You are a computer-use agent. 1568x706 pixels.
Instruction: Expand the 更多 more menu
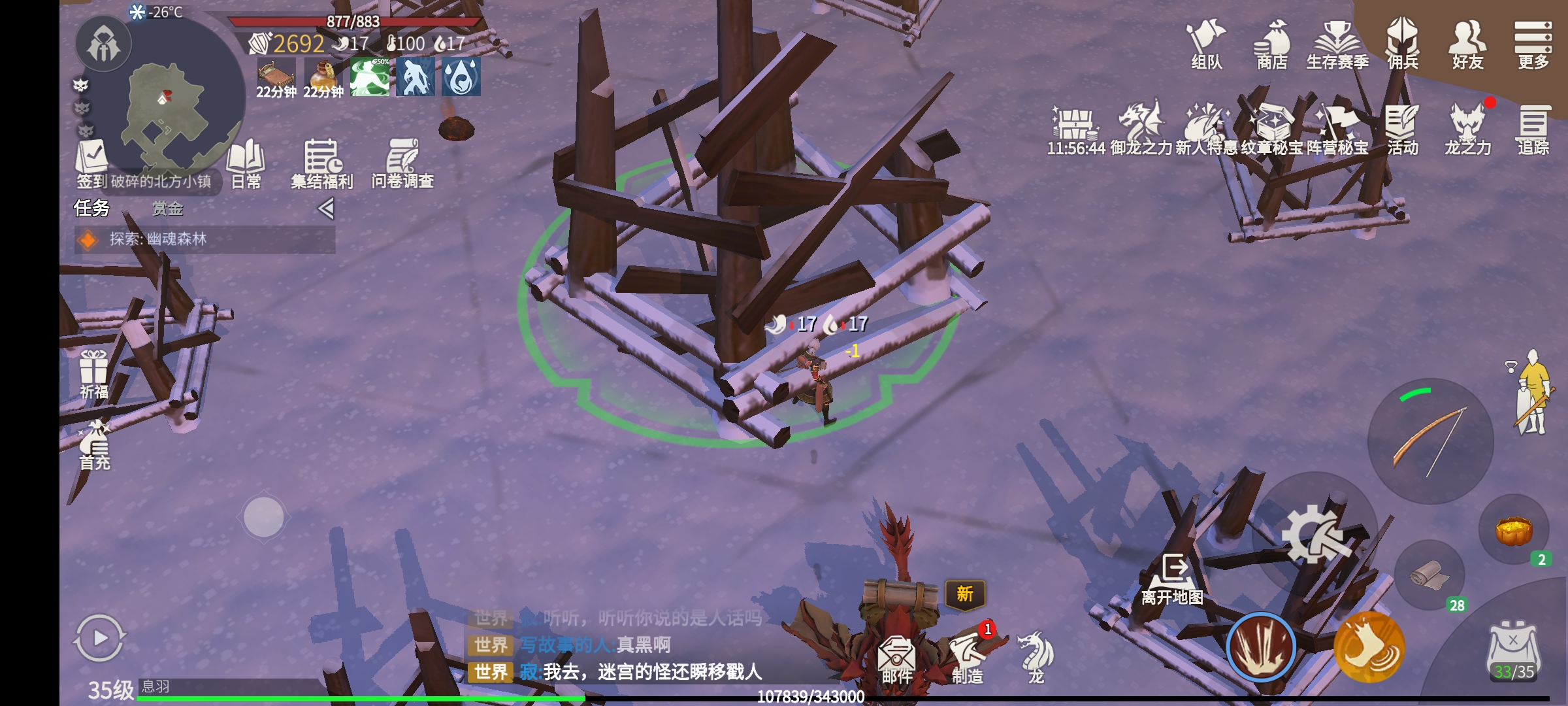(1533, 44)
